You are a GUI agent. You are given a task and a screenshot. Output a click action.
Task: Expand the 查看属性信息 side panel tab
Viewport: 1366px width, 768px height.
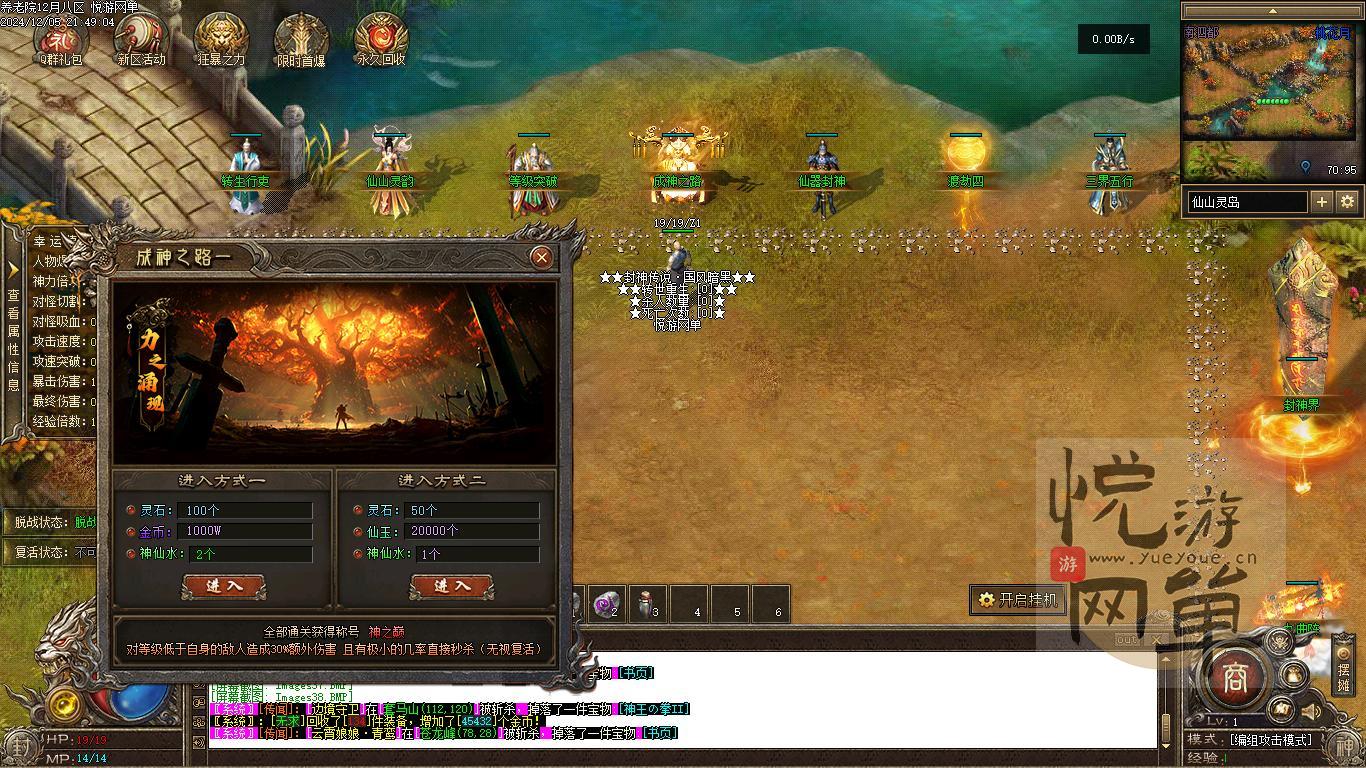(x=13, y=330)
